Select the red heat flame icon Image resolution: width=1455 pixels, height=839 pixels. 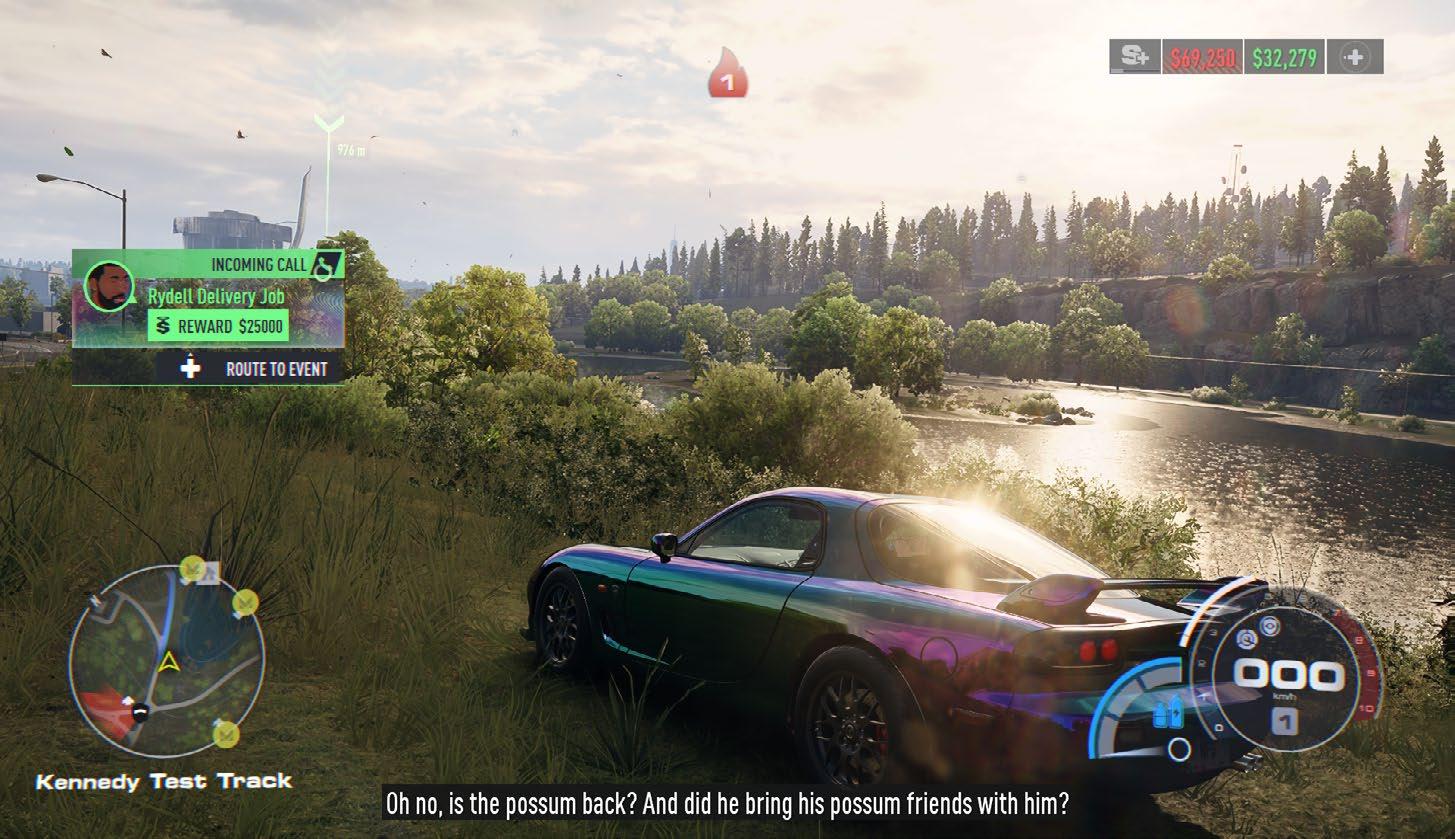pos(728,76)
